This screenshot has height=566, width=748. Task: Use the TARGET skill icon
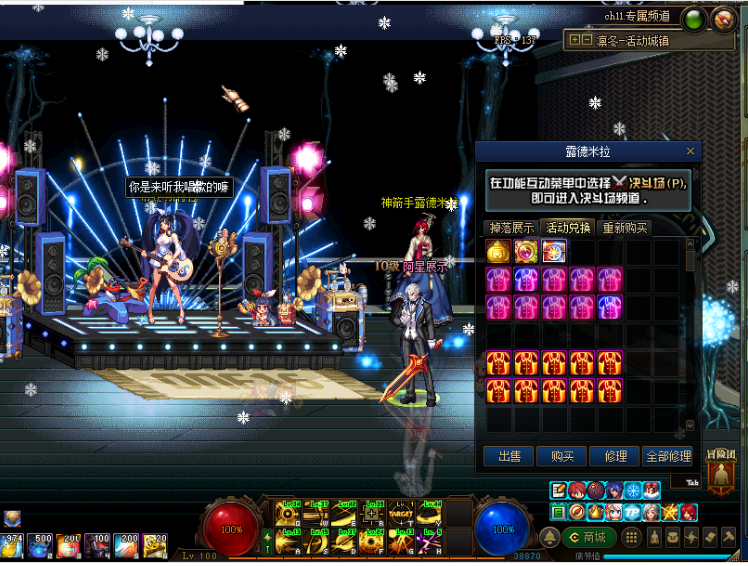click(x=402, y=515)
